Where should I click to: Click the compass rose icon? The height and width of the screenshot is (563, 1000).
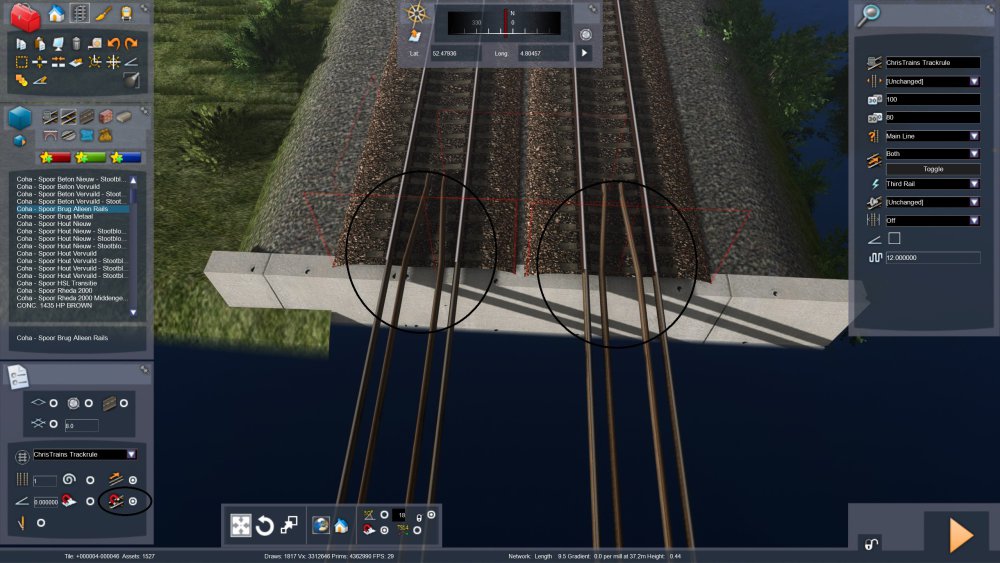click(x=417, y=15)
